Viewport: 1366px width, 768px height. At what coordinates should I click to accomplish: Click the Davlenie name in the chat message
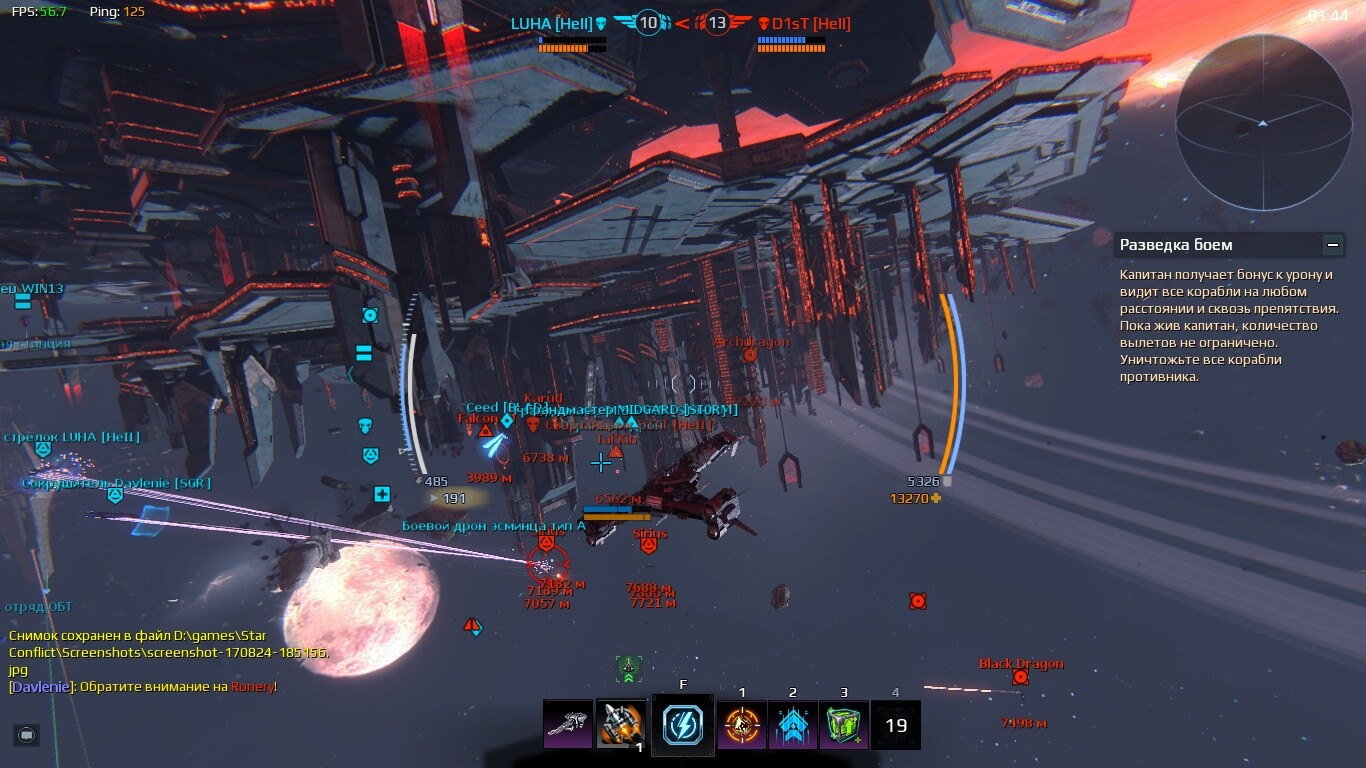click(41, 687)
